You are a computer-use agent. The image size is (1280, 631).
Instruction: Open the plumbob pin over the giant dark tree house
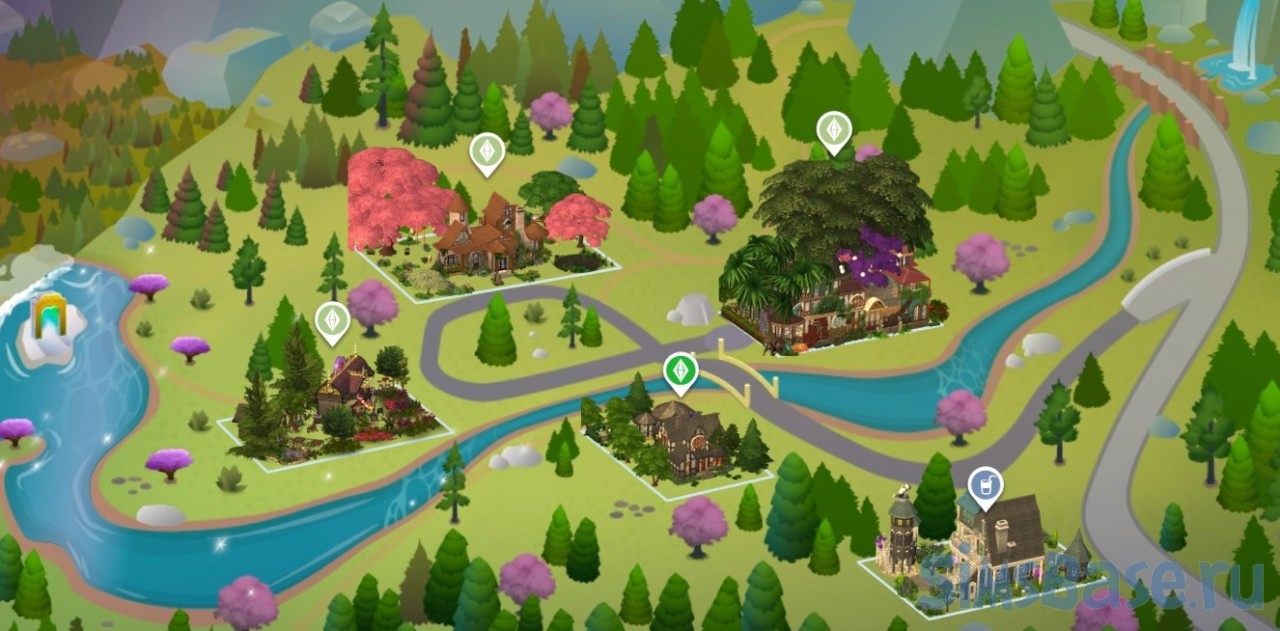click(834, 129)
